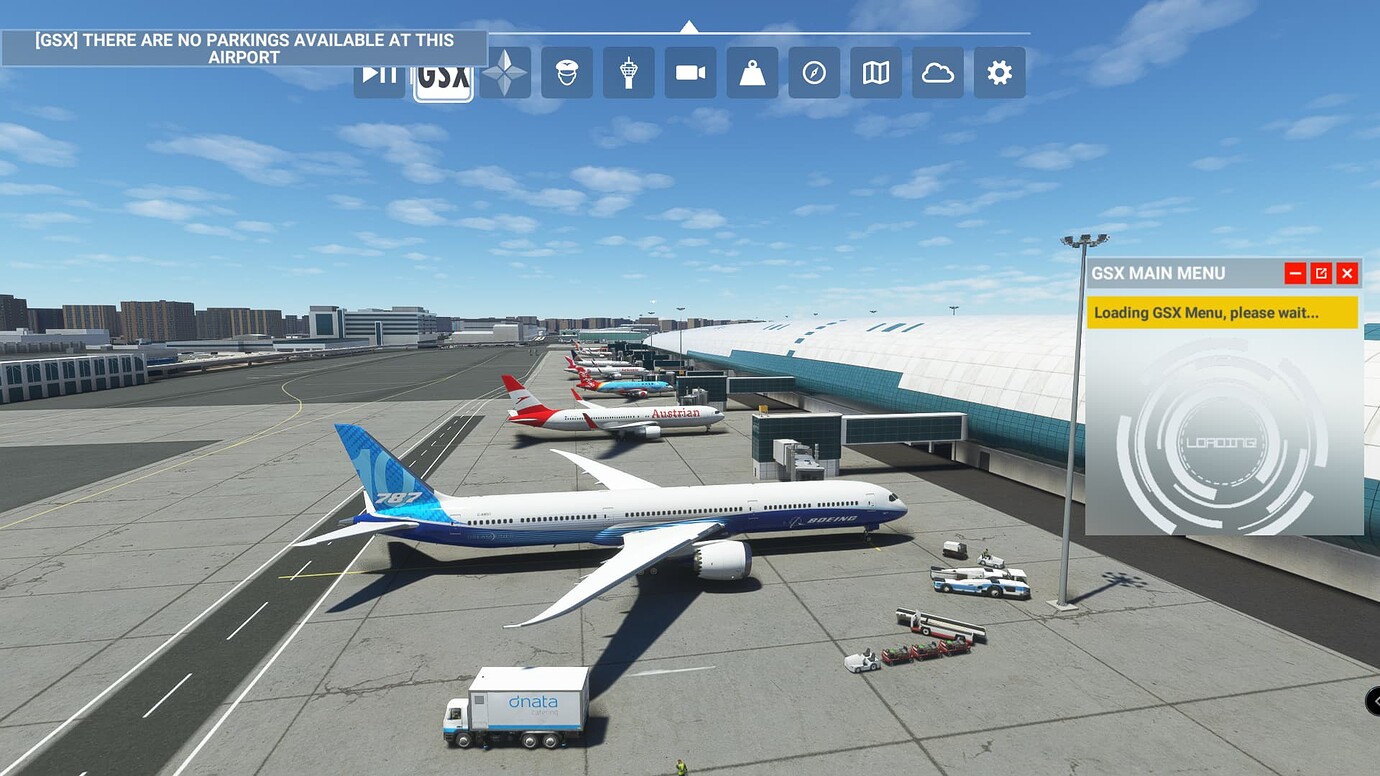1380x776 pixels.
Task: Open the Travel To star icon
Action: [503, 72]
